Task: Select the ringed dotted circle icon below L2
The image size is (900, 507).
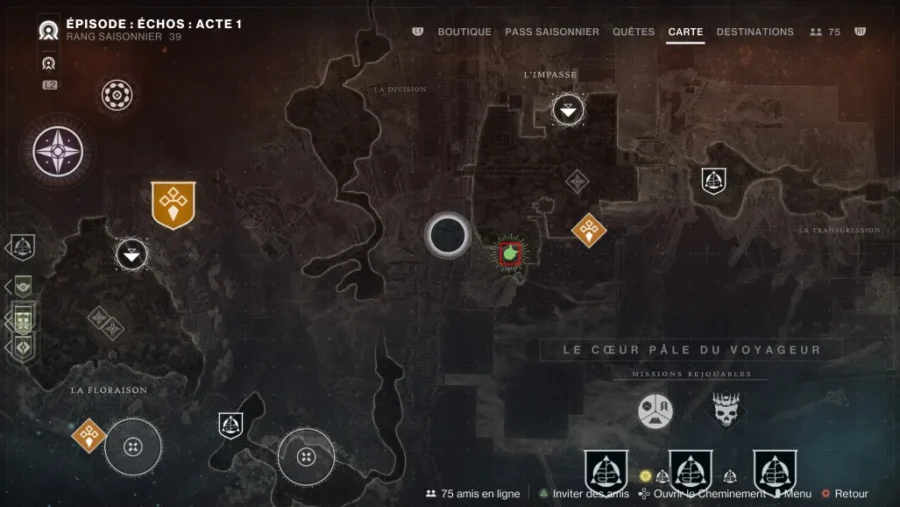Action: click(x=117, y=96)
